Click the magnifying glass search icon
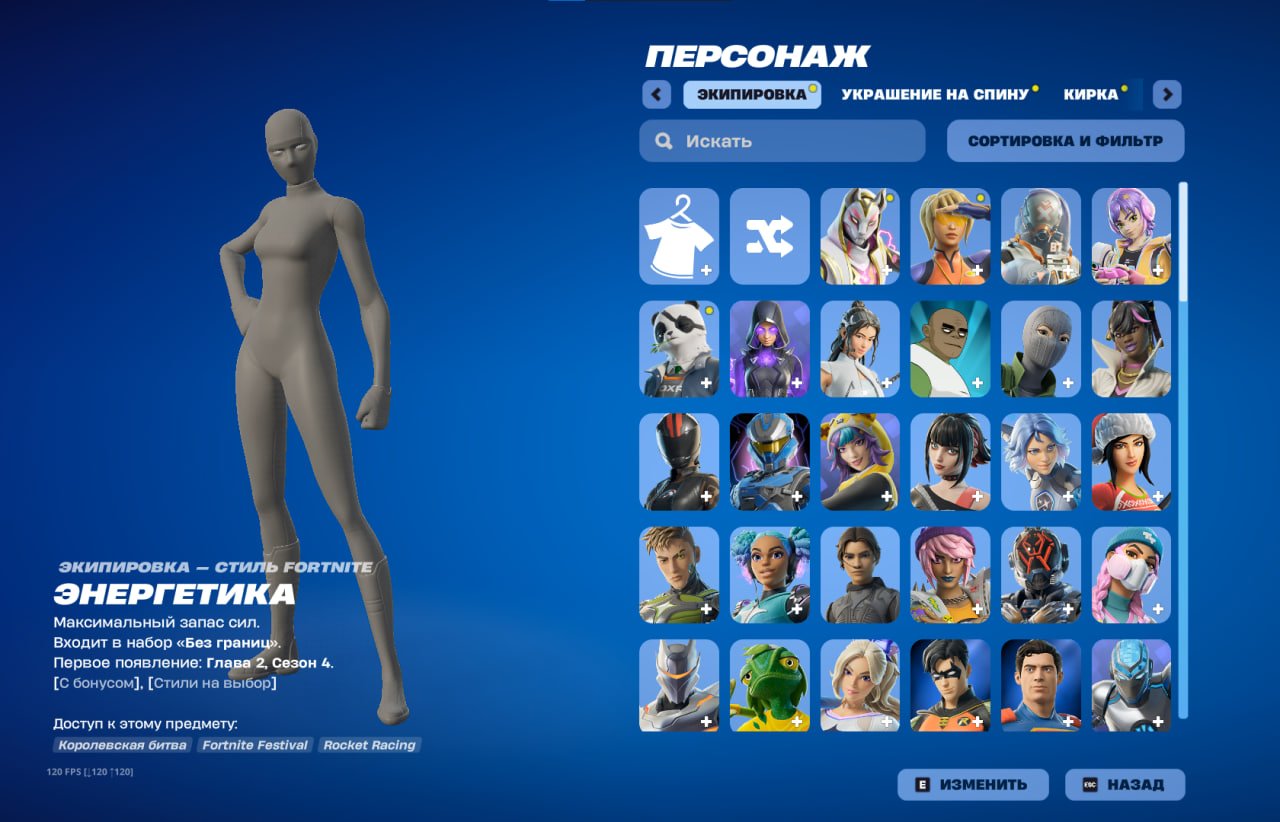The image size is (1280, 822). click(663, 141)
